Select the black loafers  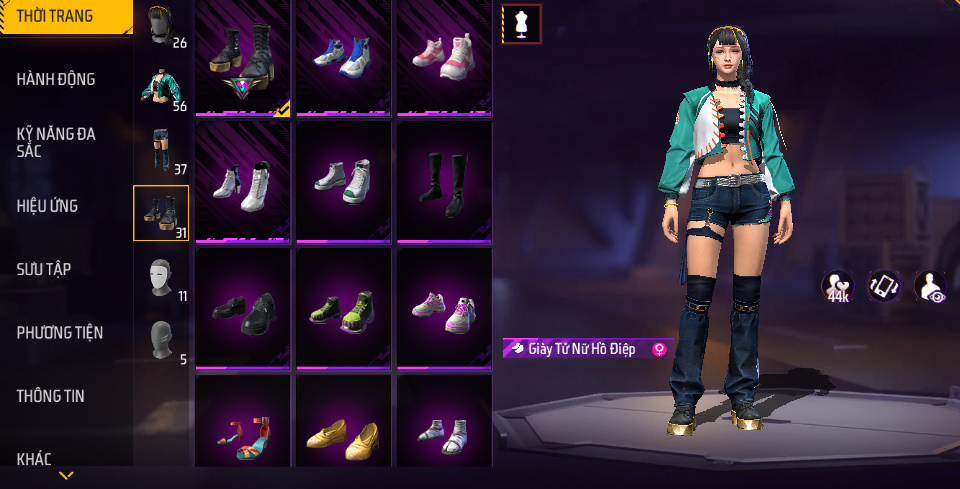pos(243,309)
